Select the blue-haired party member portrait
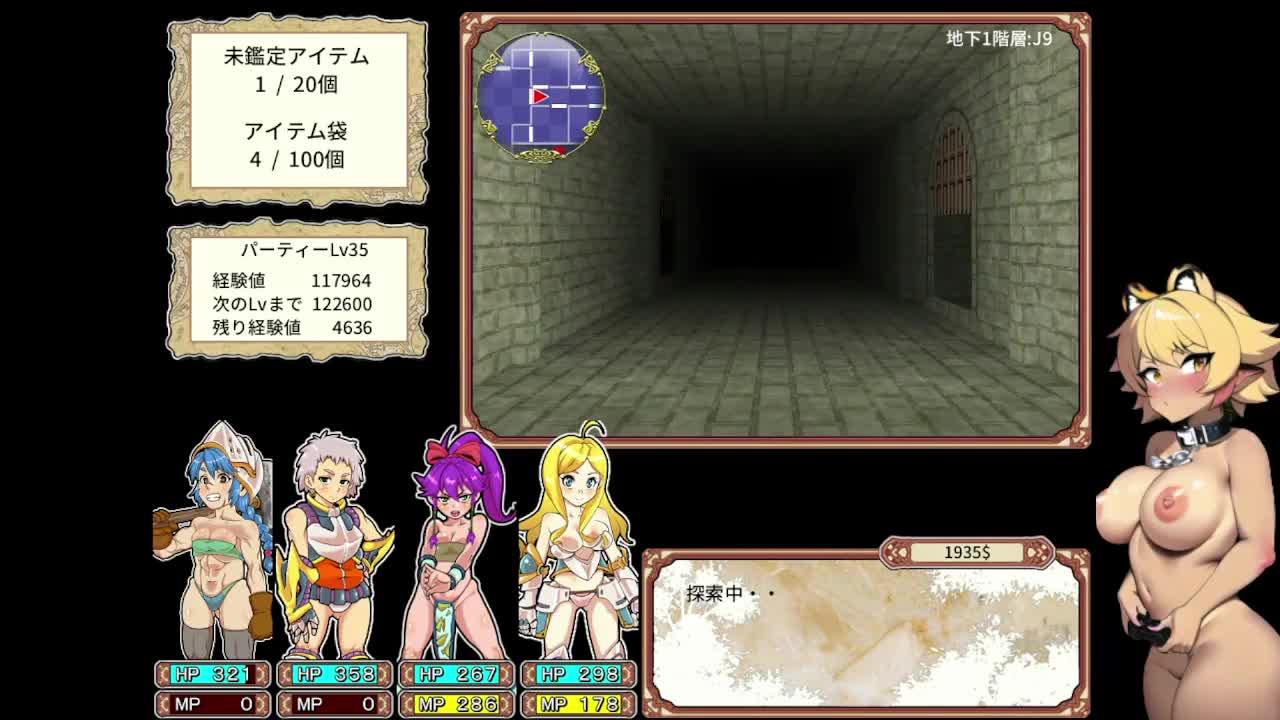The image size is (1280, 720). coord(214,540)
